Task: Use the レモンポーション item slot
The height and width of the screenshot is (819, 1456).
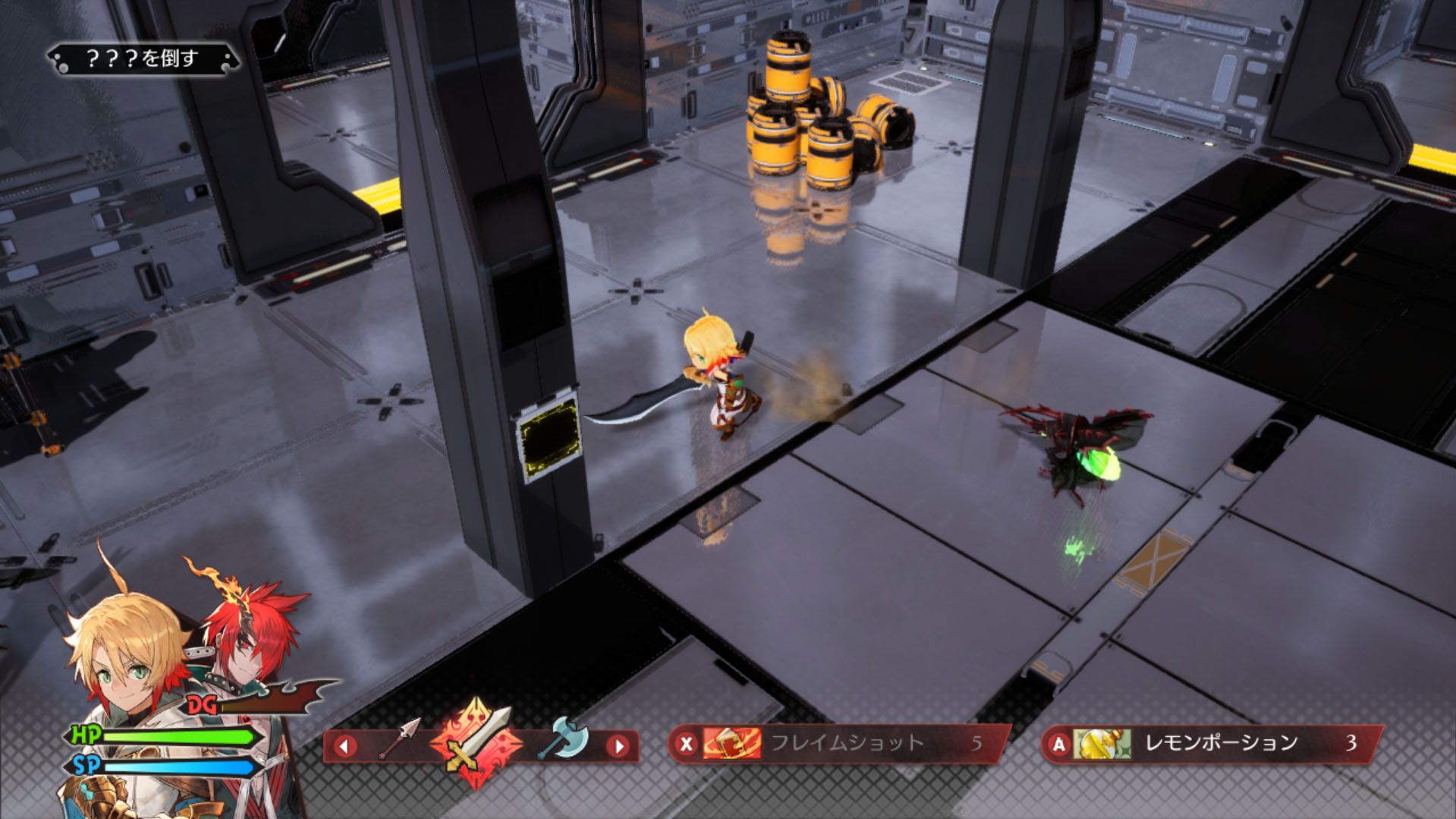Action: [1210, 743]
